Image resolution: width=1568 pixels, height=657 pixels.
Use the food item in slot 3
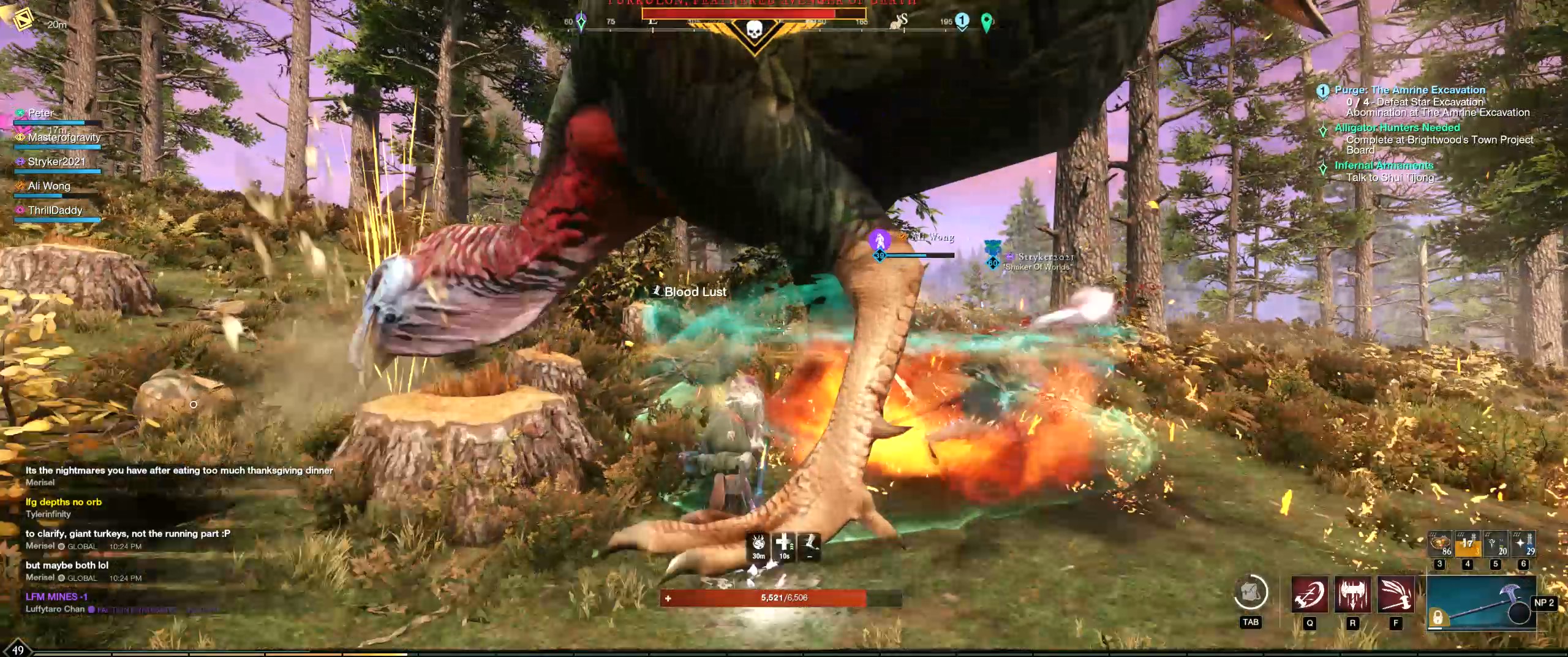tap(1440, 543)
